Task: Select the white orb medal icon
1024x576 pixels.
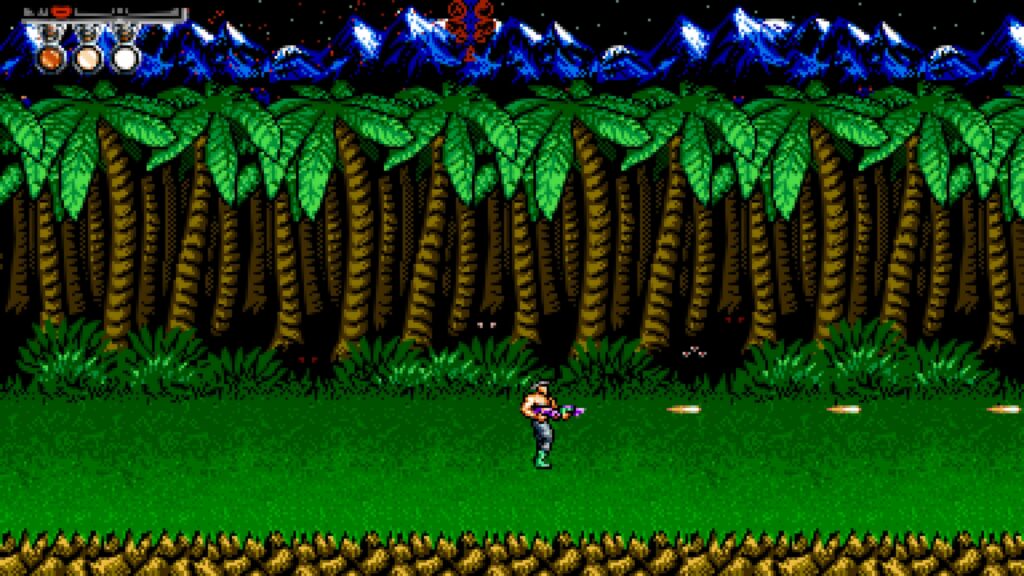Action: [125, 57]
